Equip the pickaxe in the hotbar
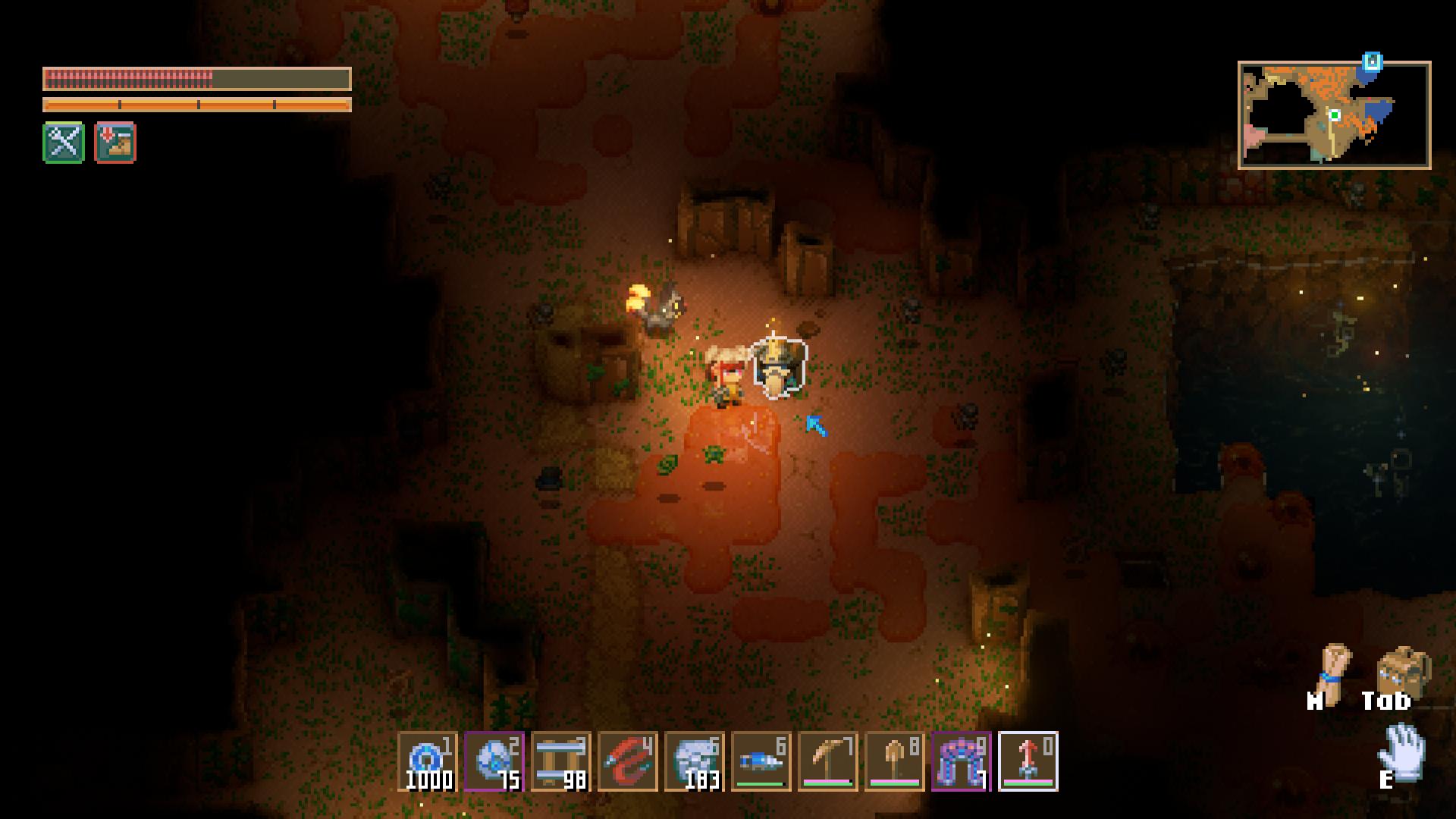This screenshot has width=1456, height=819. click(827, 761)
